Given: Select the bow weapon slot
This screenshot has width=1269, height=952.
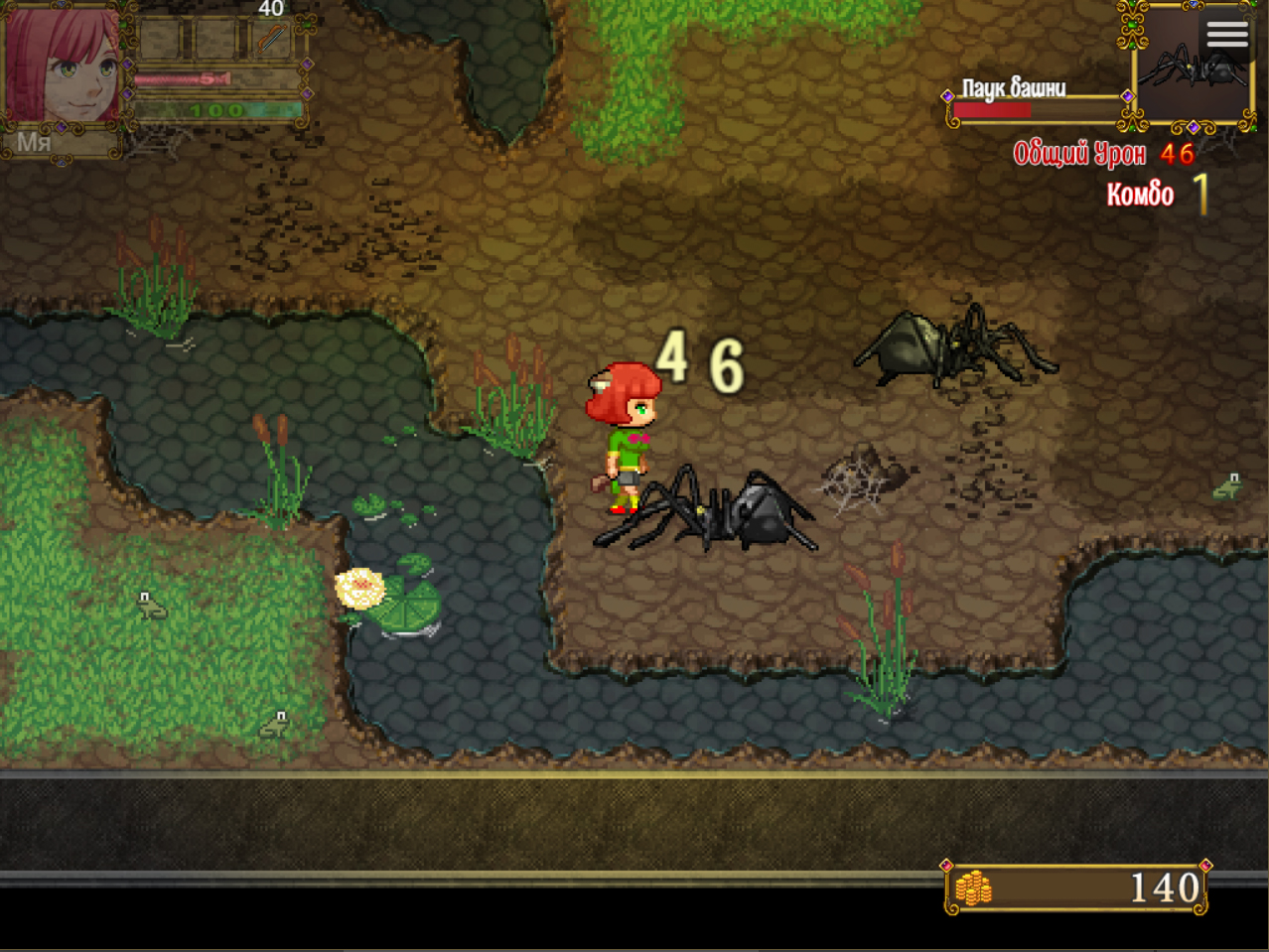Looking at the screenshot, I should (271, 41).
